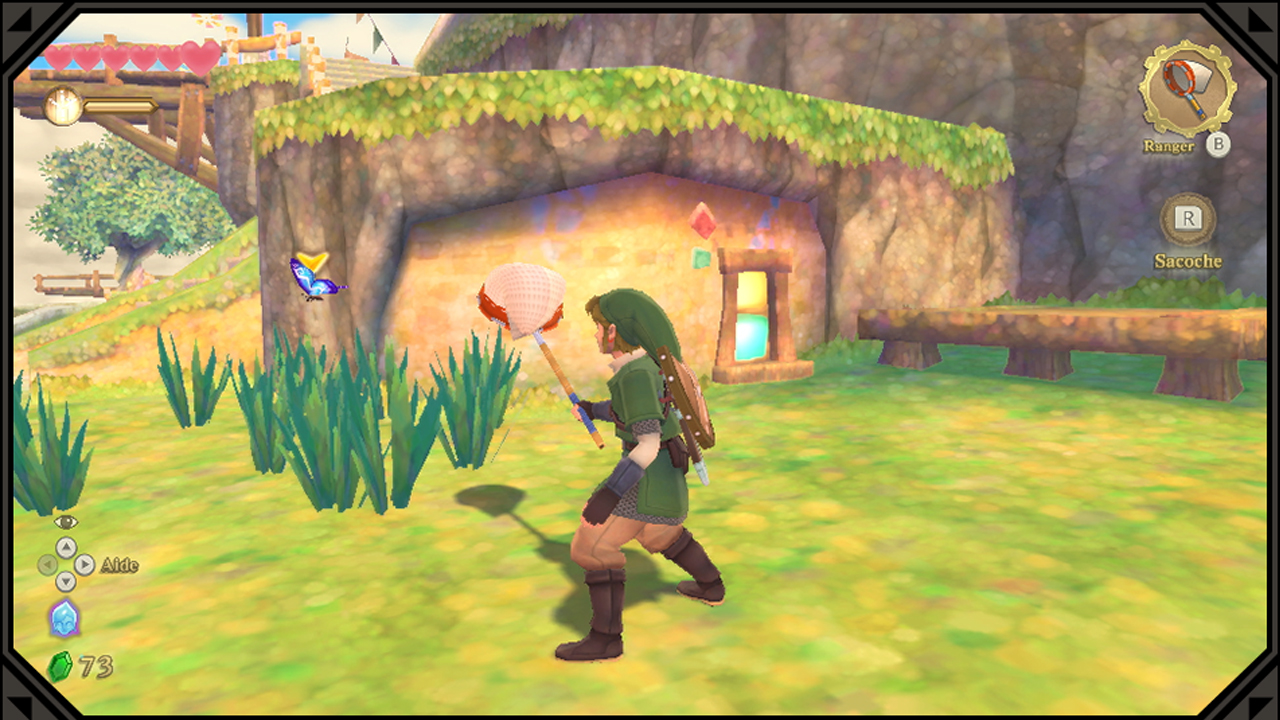Viewport: 1280px width, 720px height.
Task: Click the green rupee icon by the counter
Action: pyautogui.click(x=62, y=664)
